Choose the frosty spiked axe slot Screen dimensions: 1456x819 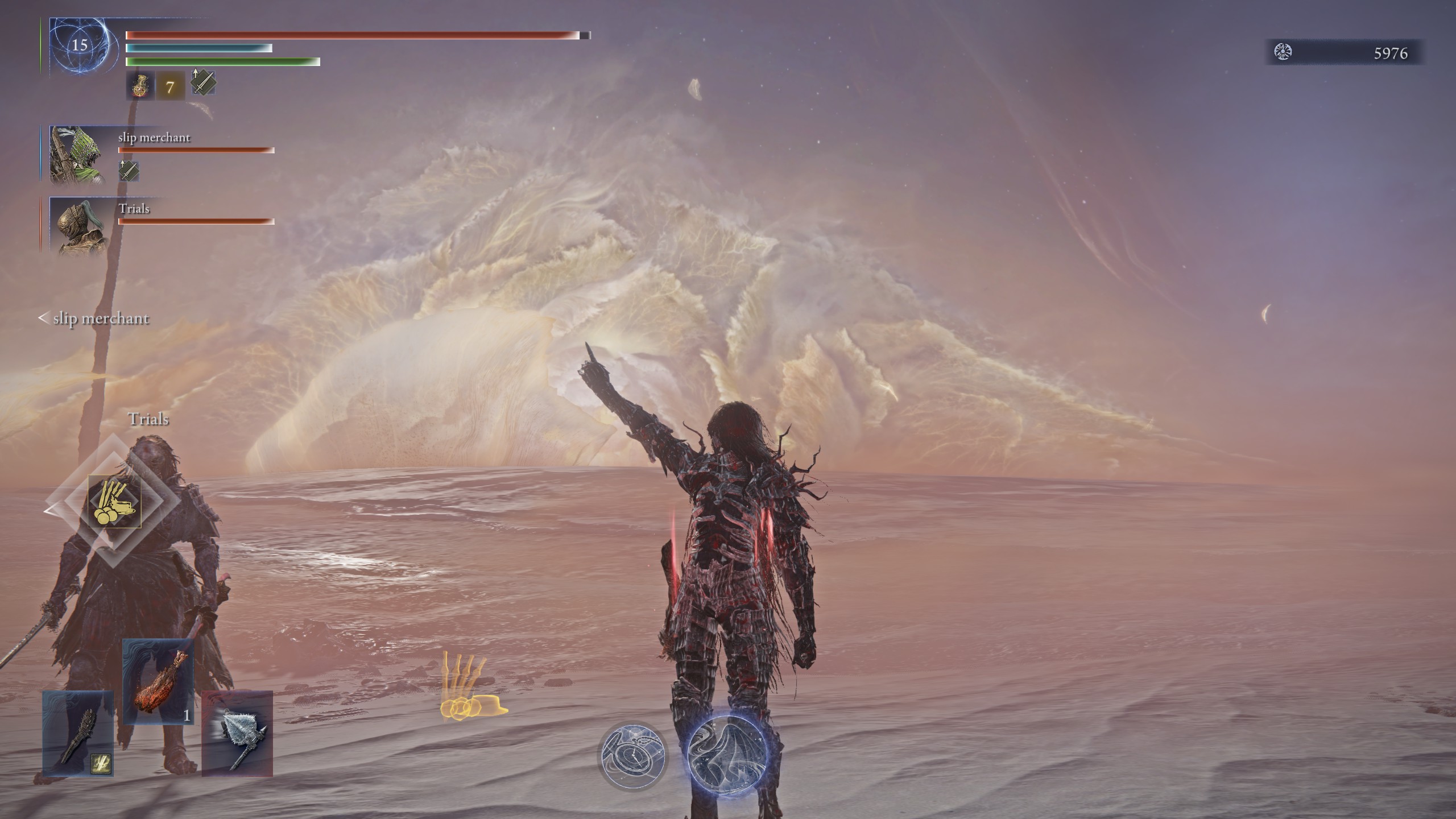(237, 734)
